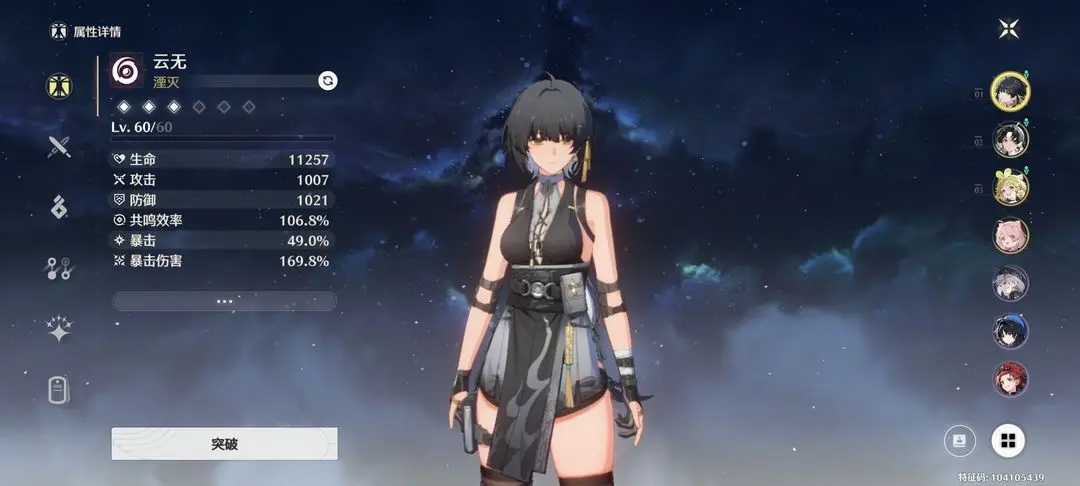Click the round card icon button beside the grid button
Viewport: 1080px width, 486px height.
(x=960, y=439)
